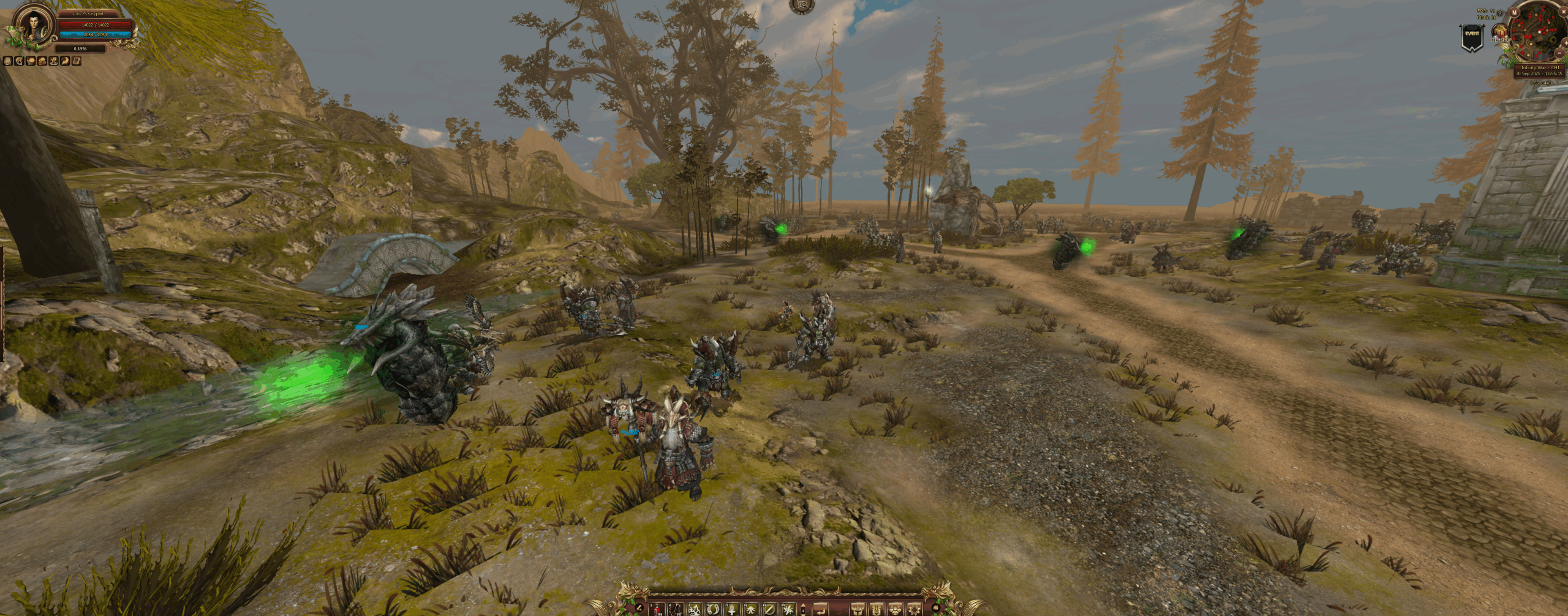Close the minimap with the X button
Screen dimensions: 1568x616
coord(1564,12)
